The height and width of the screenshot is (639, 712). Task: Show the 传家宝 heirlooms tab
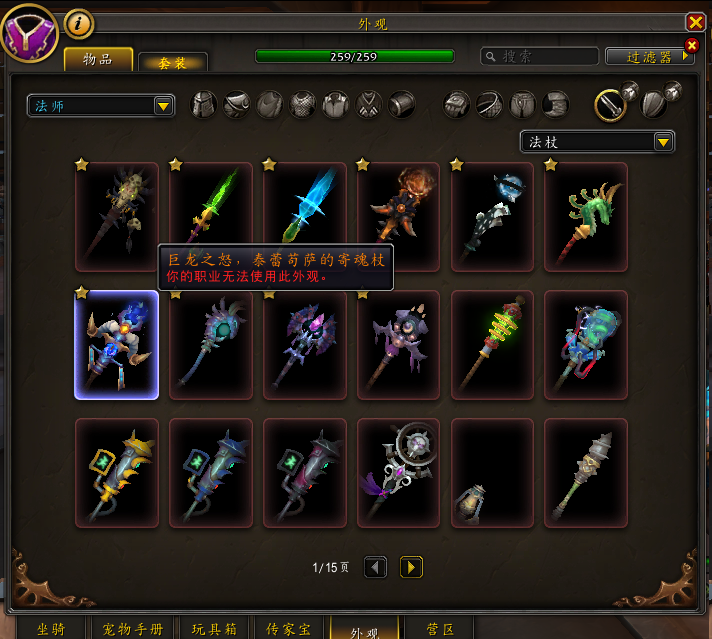pos(289,629)
